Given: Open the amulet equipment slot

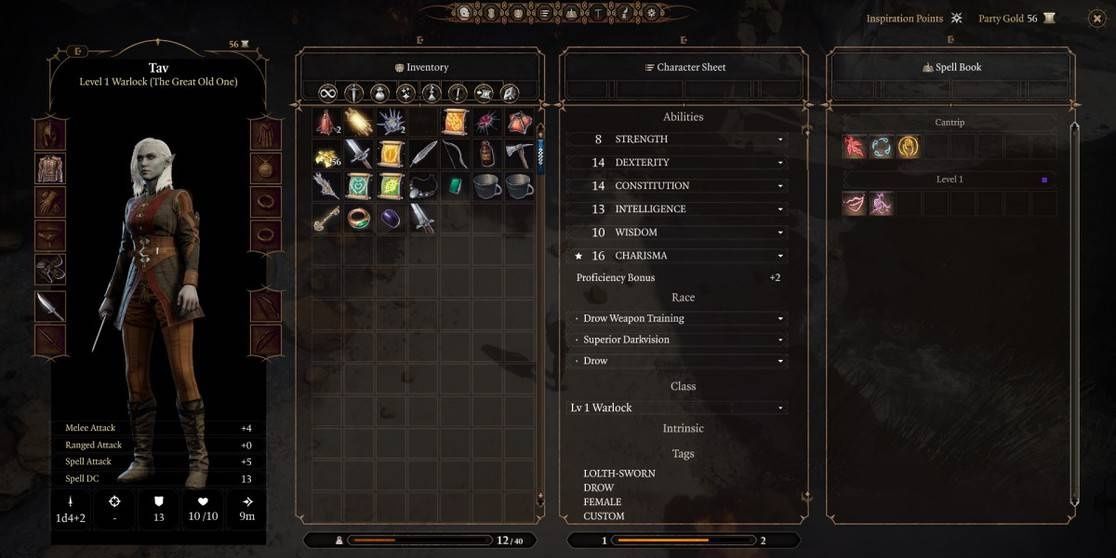Looking at the screenshot, I should (265, 168).
